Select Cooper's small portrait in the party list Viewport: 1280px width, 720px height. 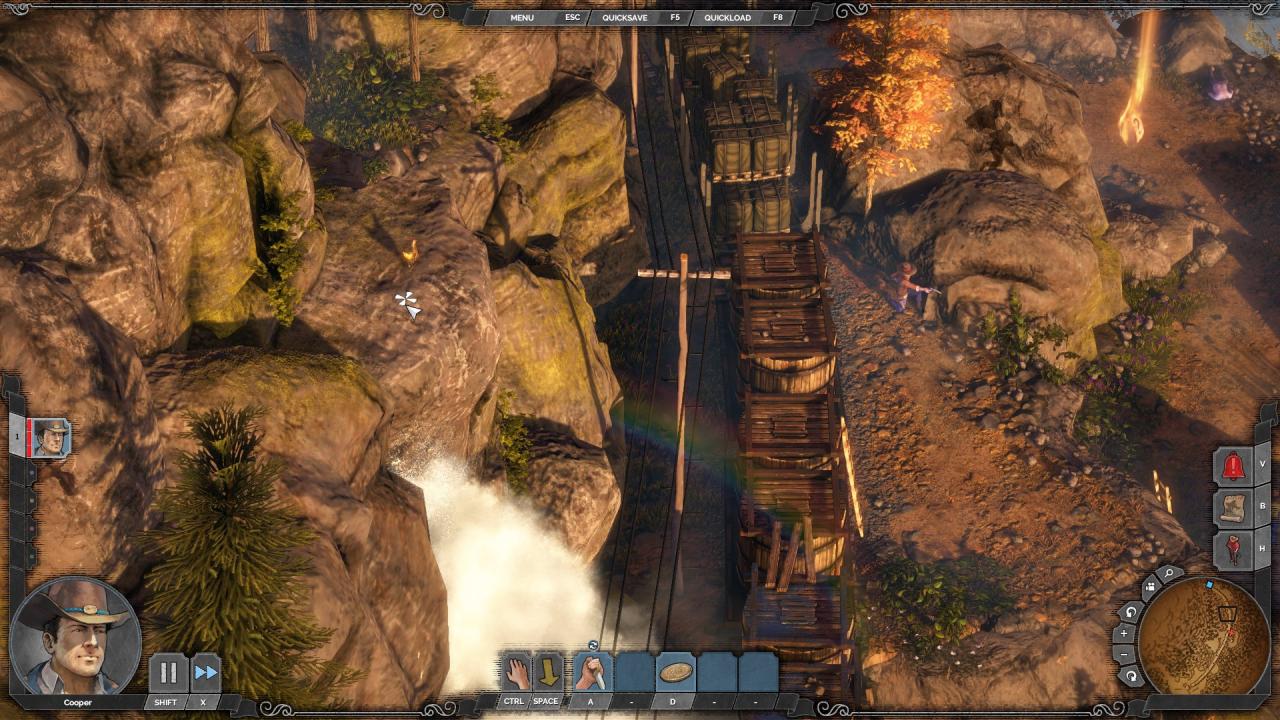click(x=50, y=438)
